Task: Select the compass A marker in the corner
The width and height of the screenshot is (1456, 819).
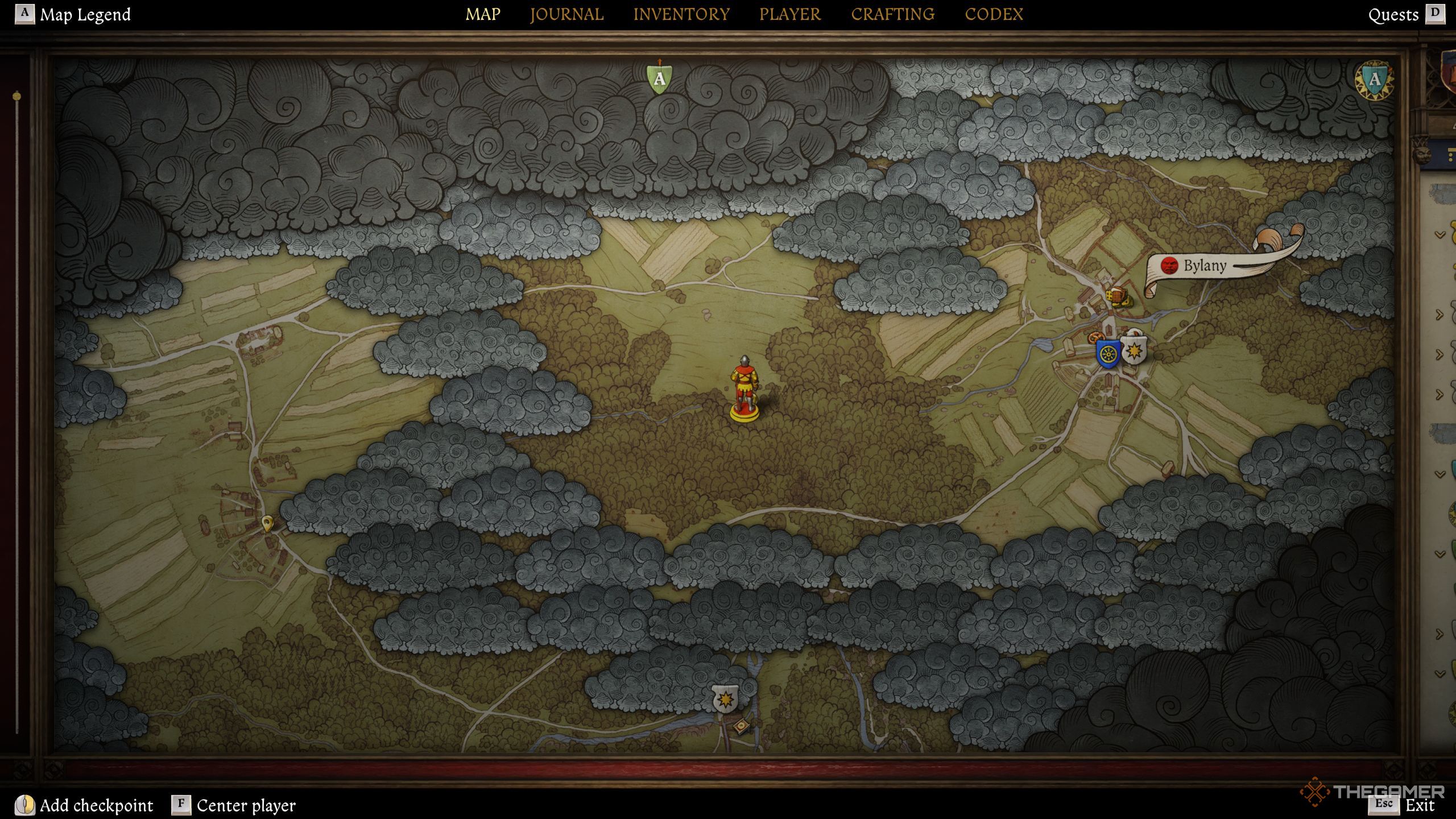Action: pyautogui.click(x=1374, y=80)
